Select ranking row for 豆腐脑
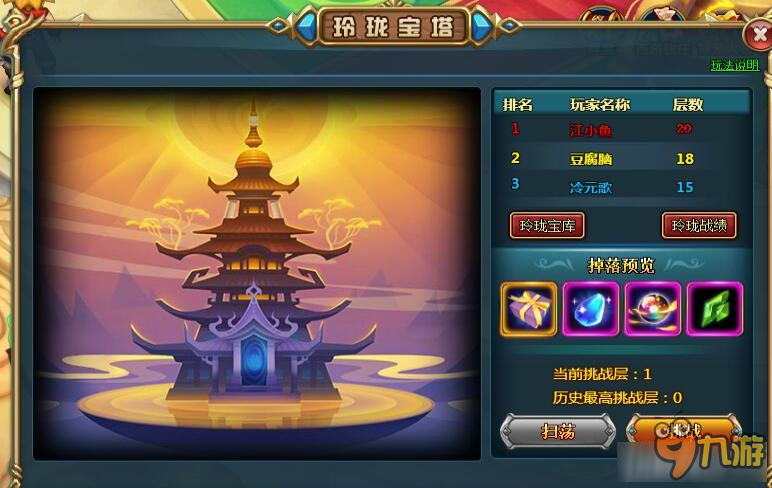The width and height of the screenshot is (772, 488). [620, 158]
